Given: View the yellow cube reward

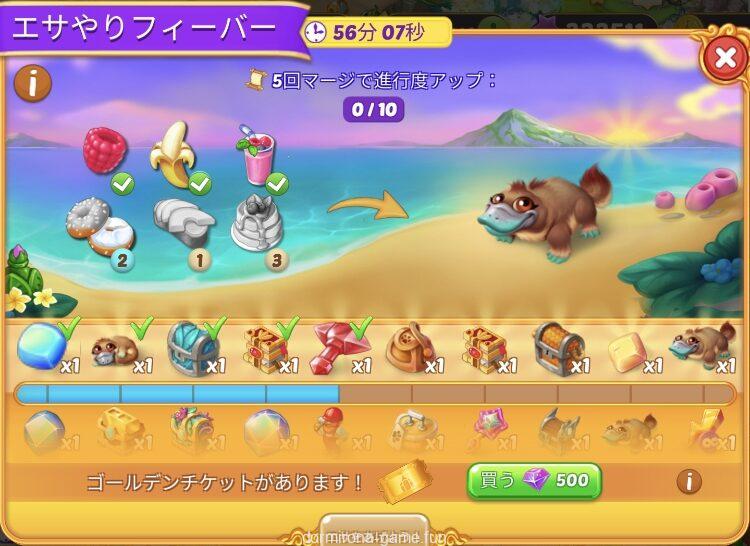Looking at the screenshot, I should (630, 349).
